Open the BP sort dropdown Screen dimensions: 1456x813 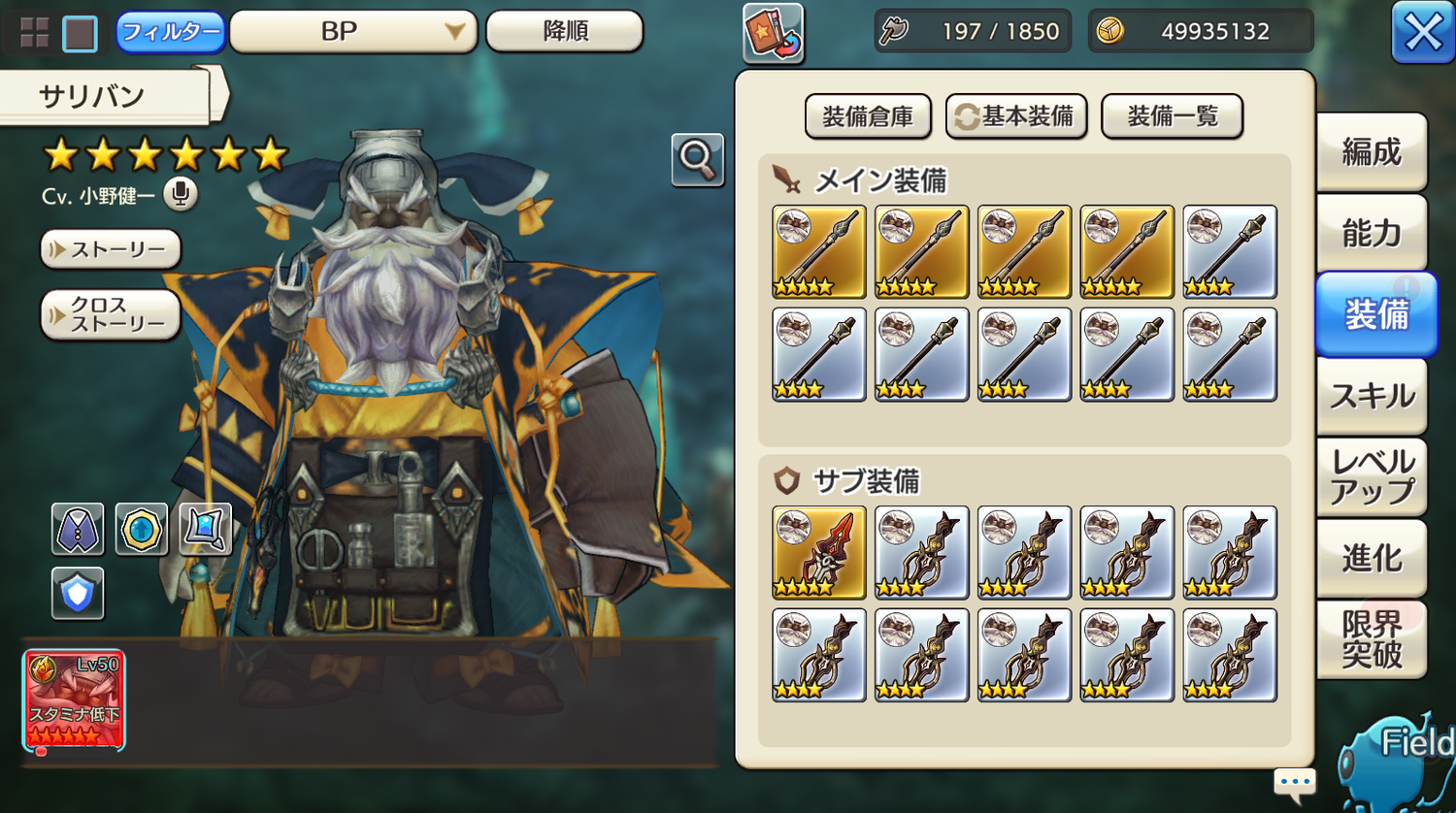[352, 32]
